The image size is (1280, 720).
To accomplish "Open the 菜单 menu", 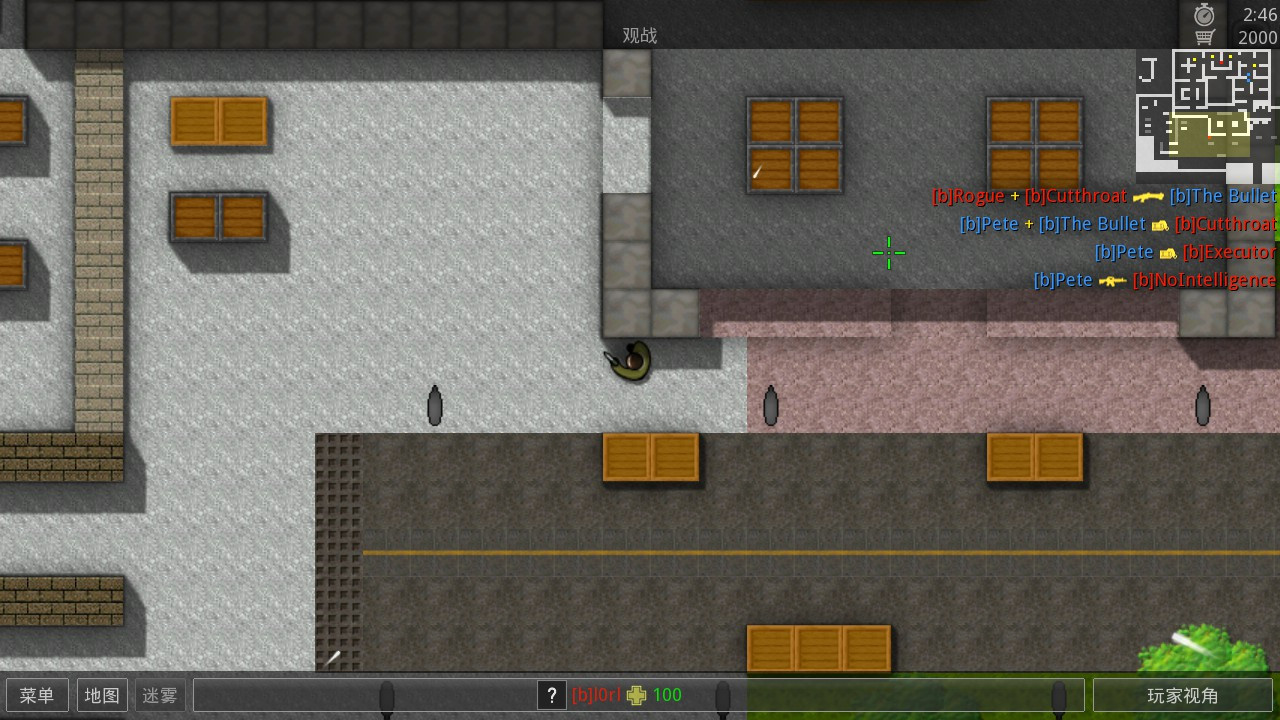I will coord(37,695).
